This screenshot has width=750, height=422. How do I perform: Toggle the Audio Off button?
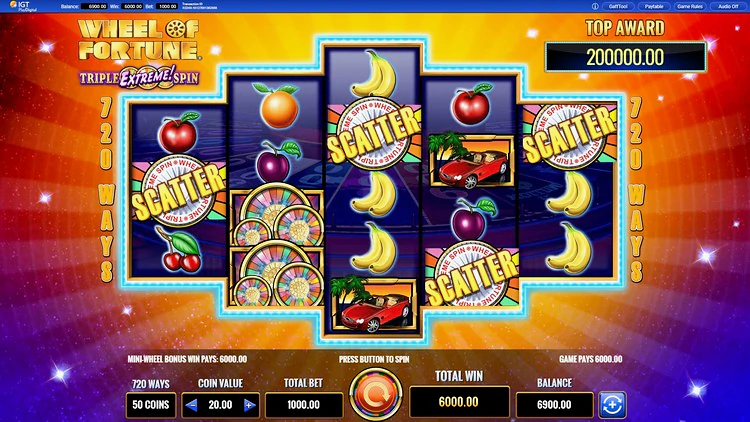pos(729,6)
